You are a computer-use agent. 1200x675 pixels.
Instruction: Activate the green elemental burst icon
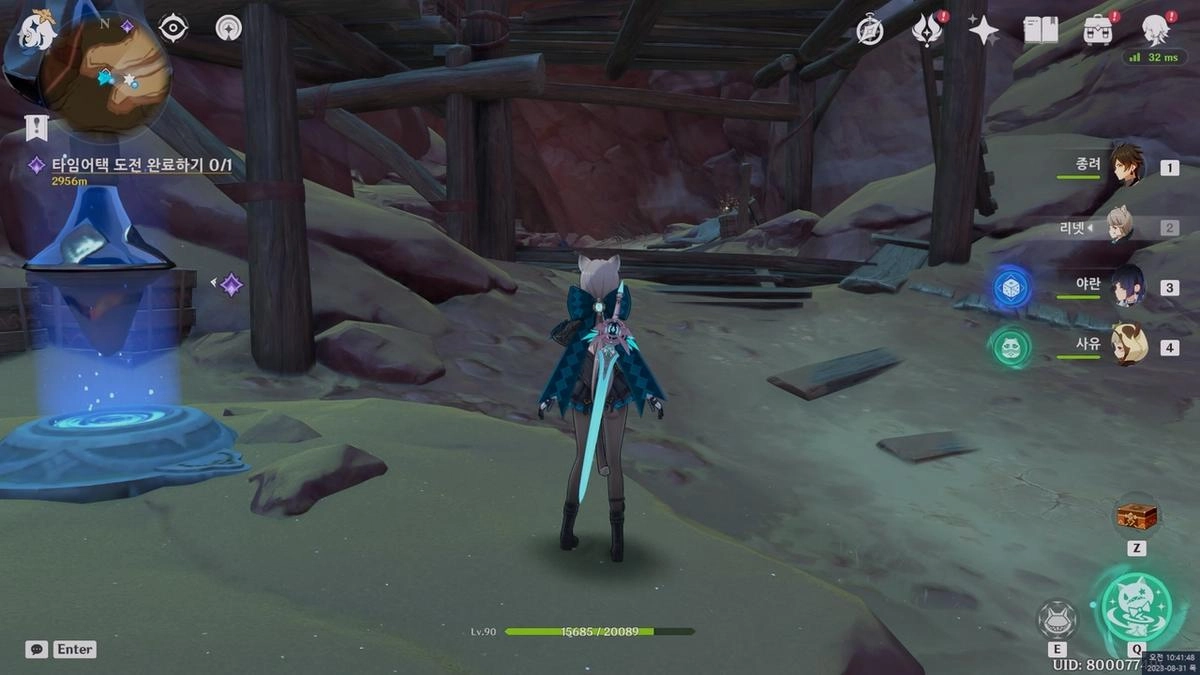click(1136, 604)
